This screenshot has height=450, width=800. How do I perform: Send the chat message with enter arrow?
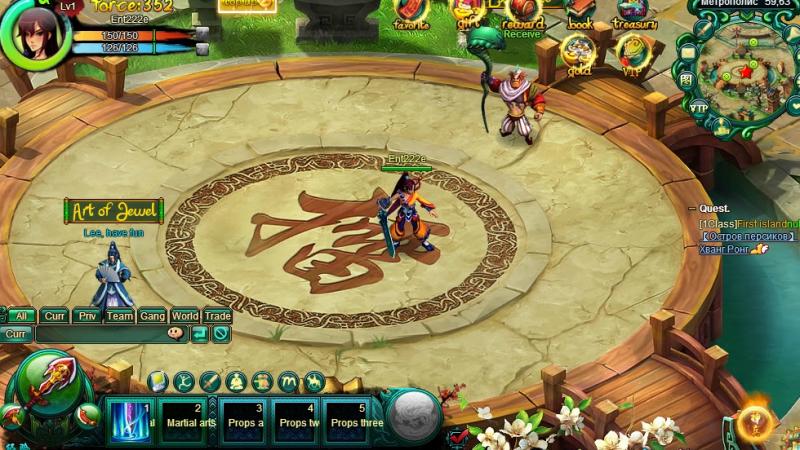199,334
